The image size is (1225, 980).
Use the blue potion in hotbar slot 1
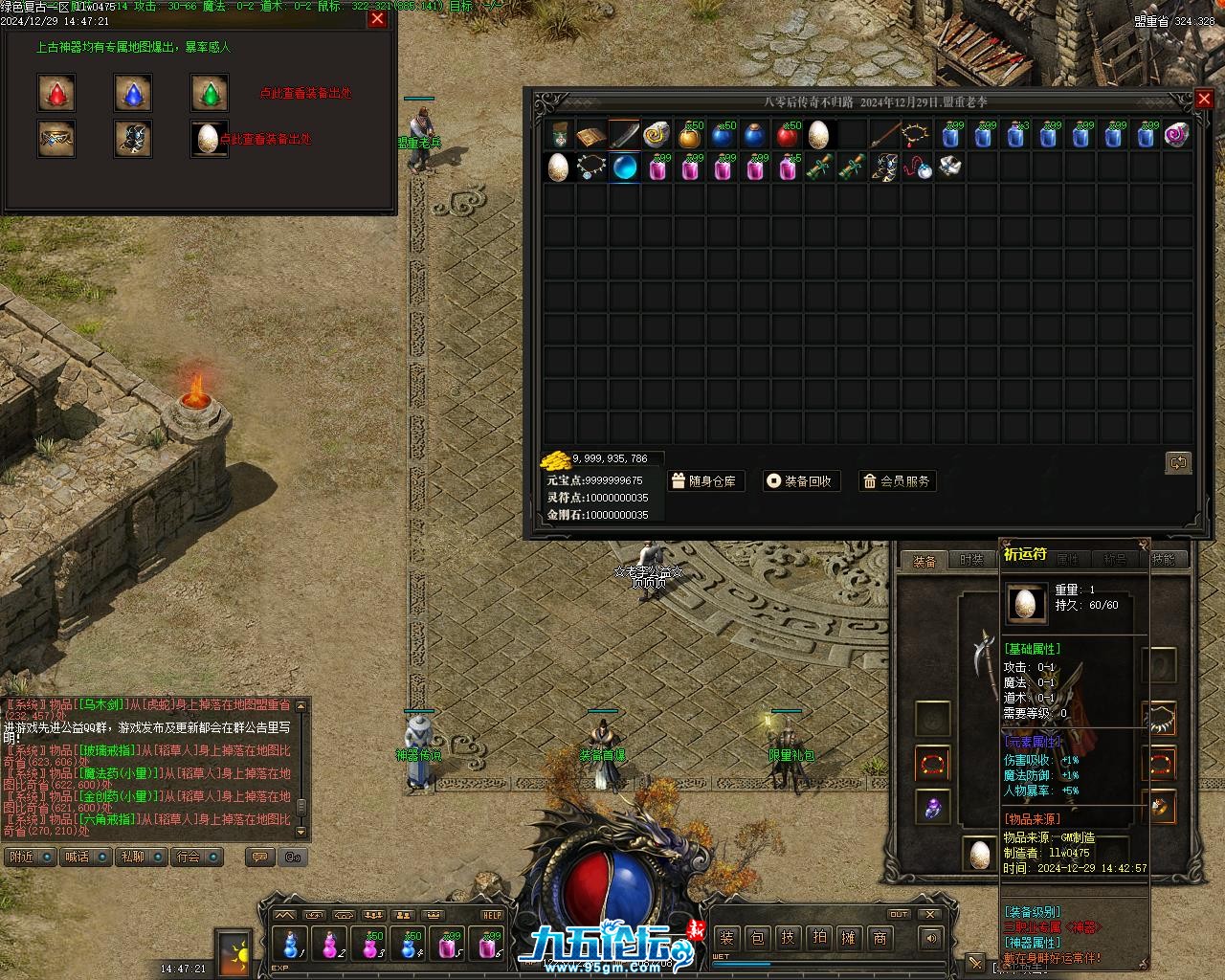click(290, 946)
